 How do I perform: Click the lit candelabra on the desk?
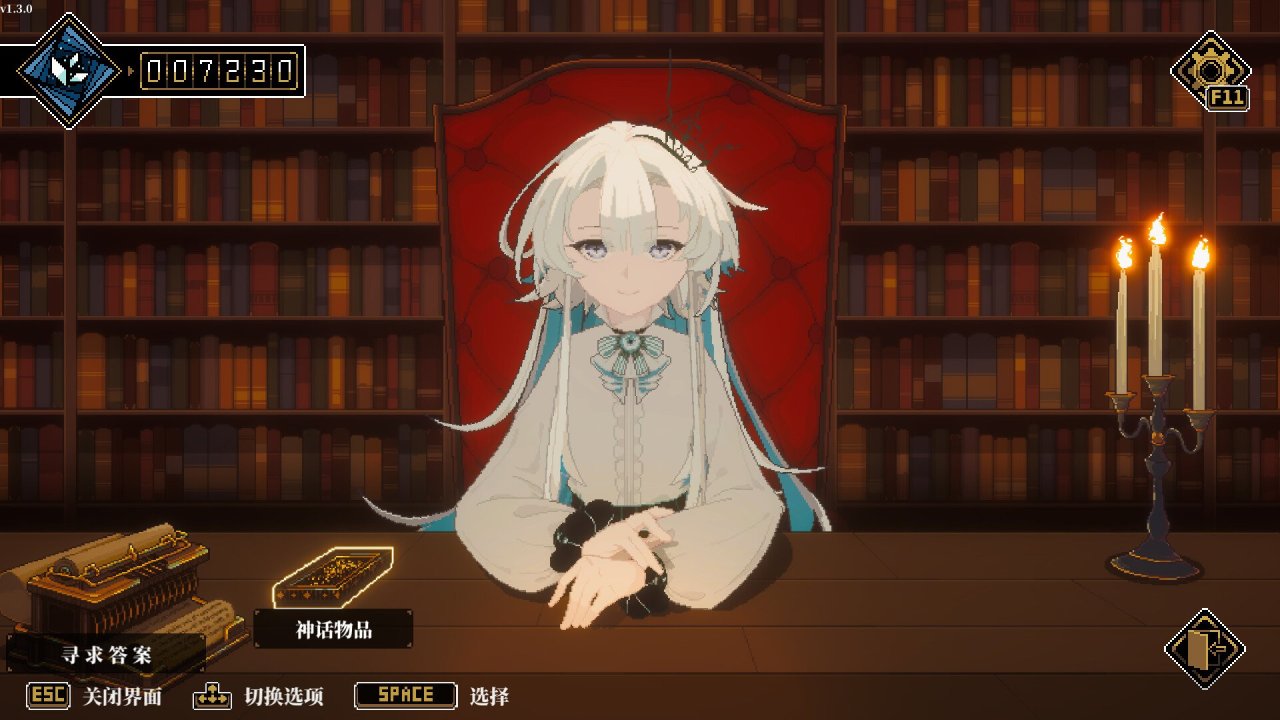click(1157, 400)
